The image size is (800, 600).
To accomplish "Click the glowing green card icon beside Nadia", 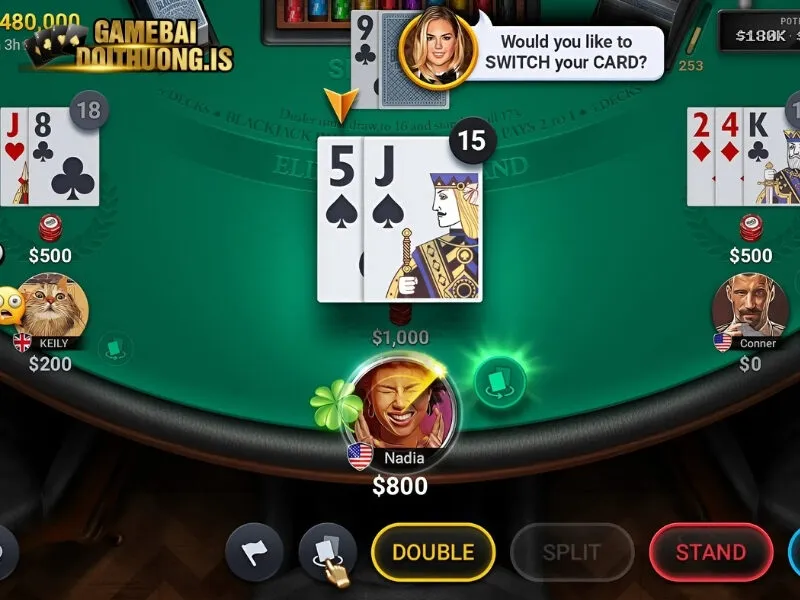I will click(x=499, y=381).
